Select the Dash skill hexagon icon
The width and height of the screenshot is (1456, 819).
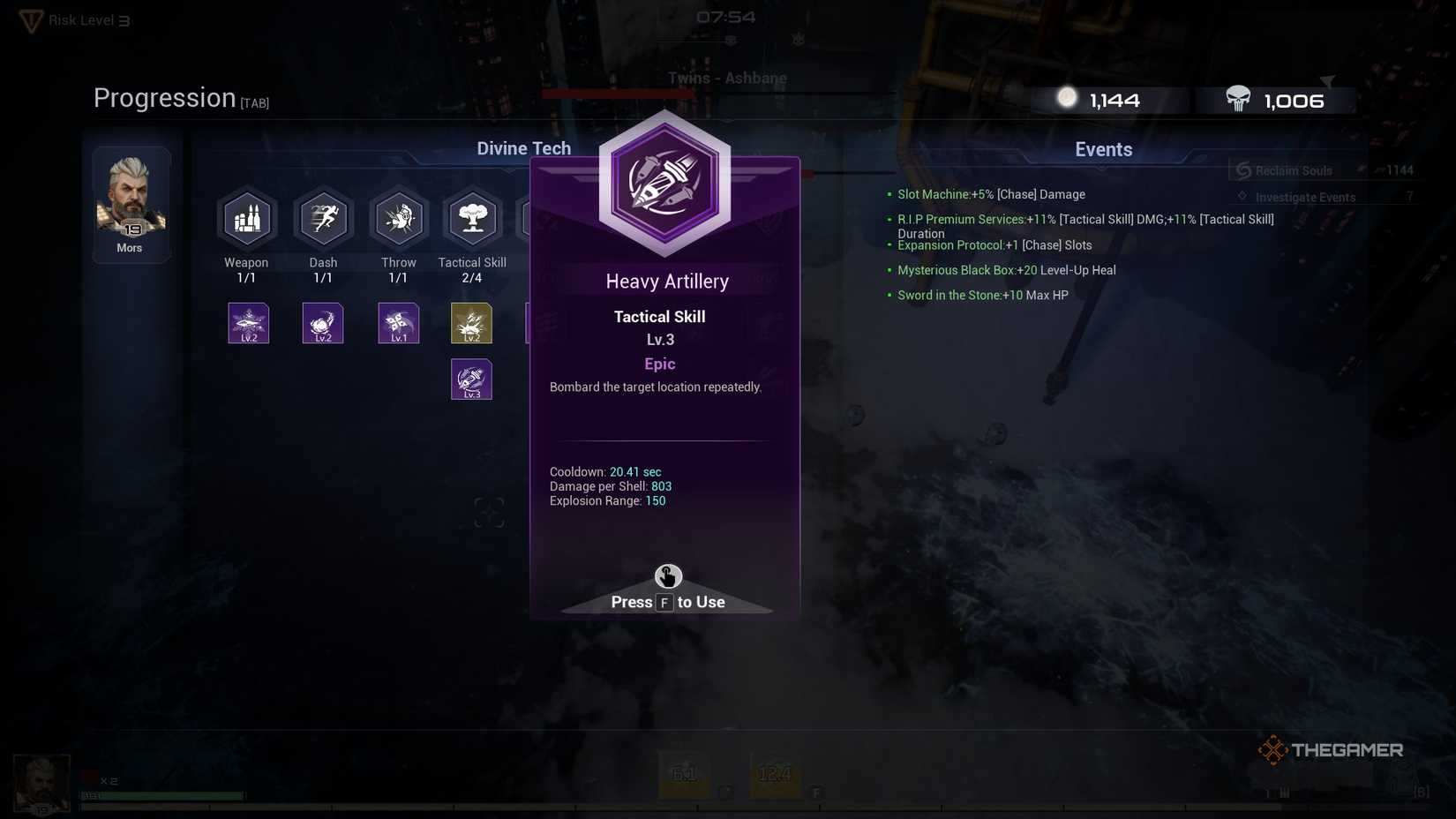click(323, 218)
